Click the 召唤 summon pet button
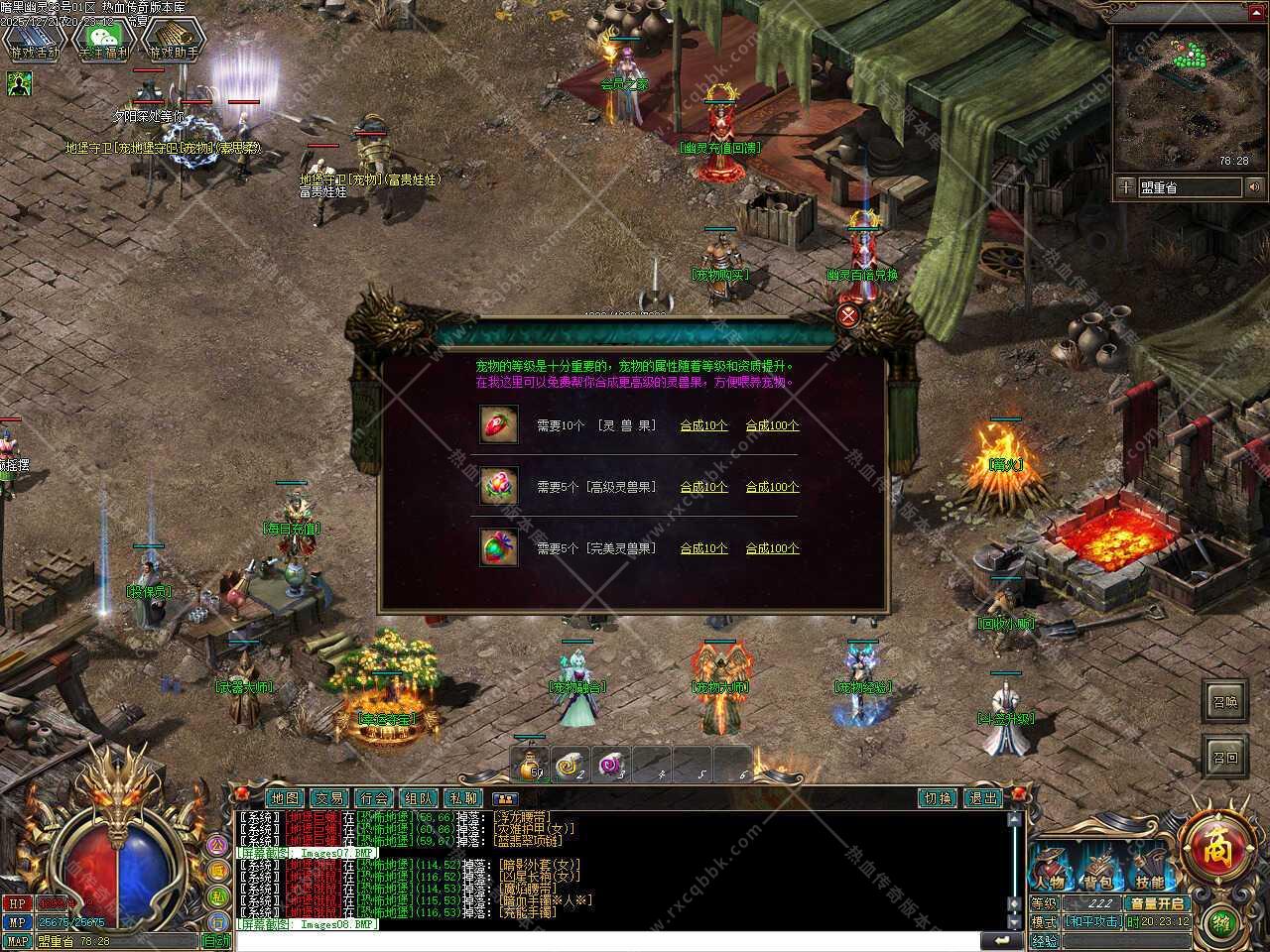 pos(1225,702)
